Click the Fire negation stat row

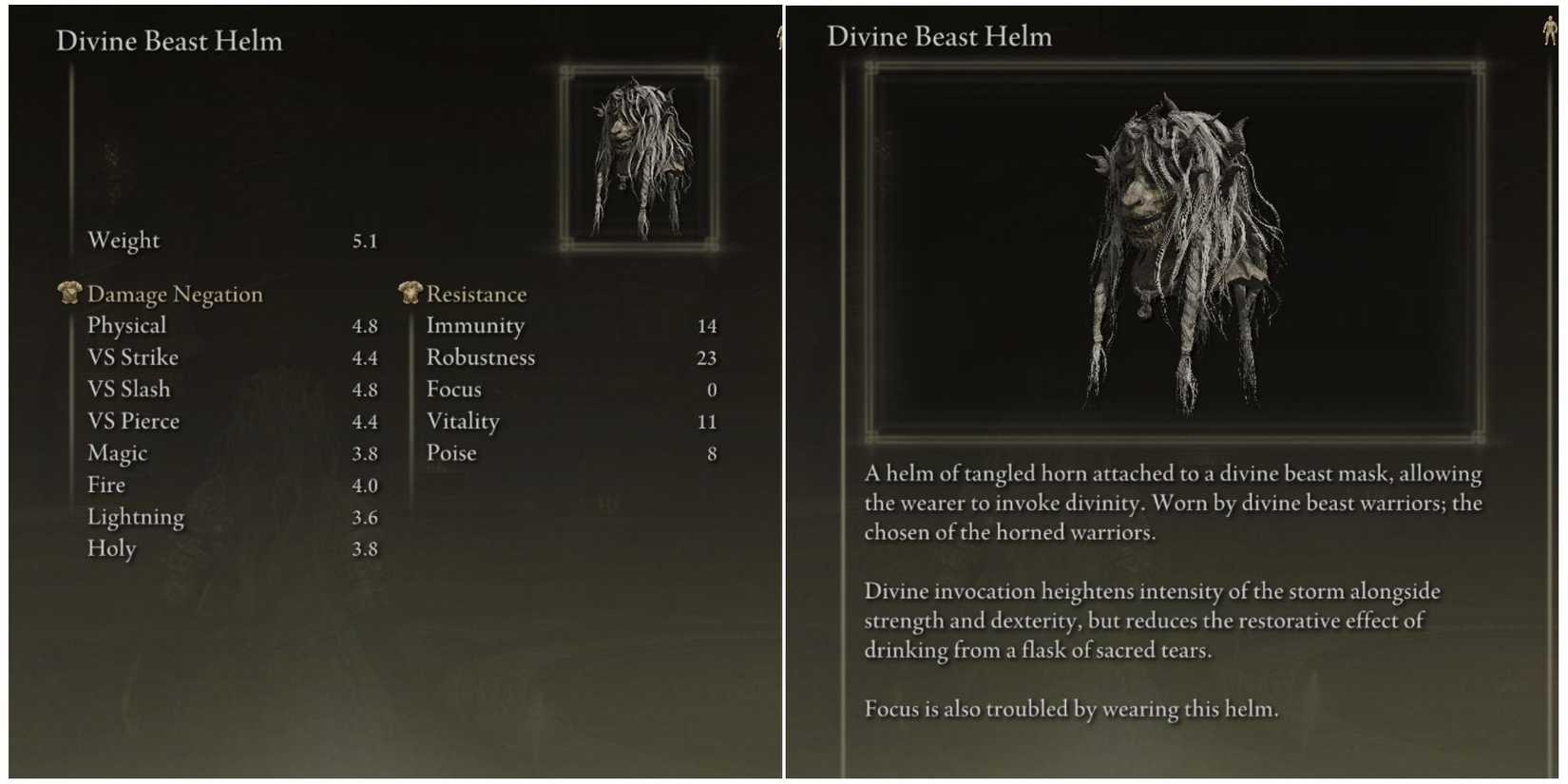coord(105,485)
